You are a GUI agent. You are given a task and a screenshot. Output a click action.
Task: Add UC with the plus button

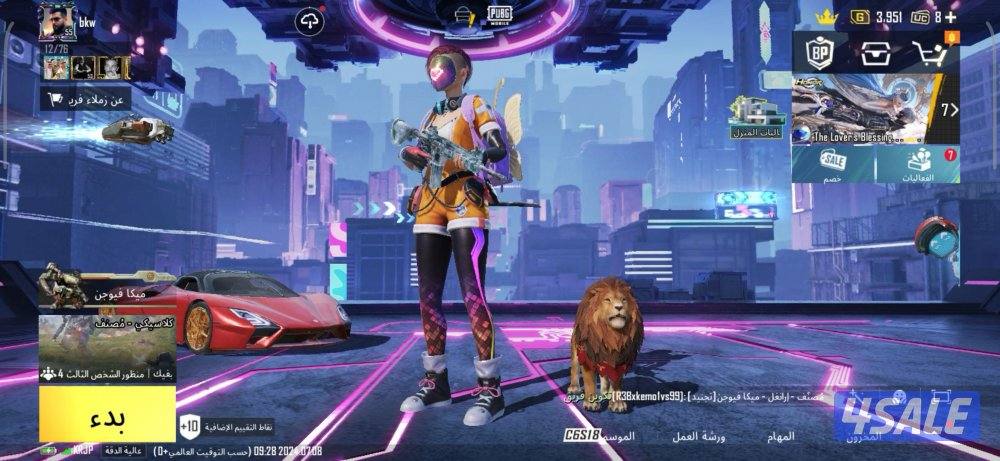(951, 17)
